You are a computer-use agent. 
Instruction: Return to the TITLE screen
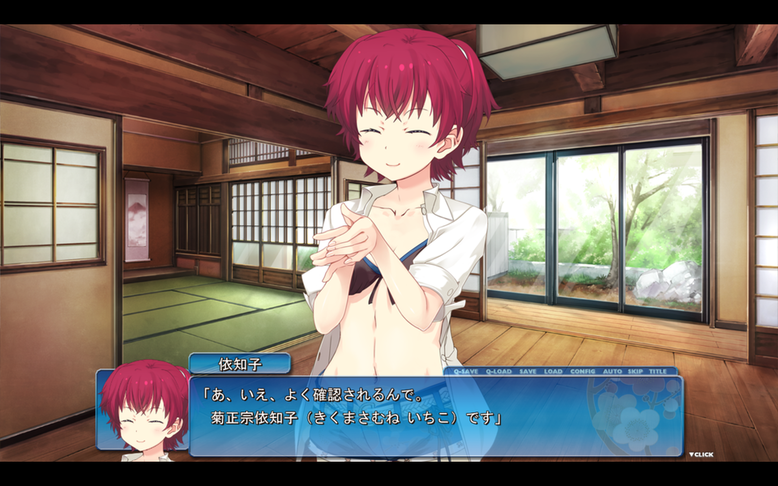[x=658, y=371]
